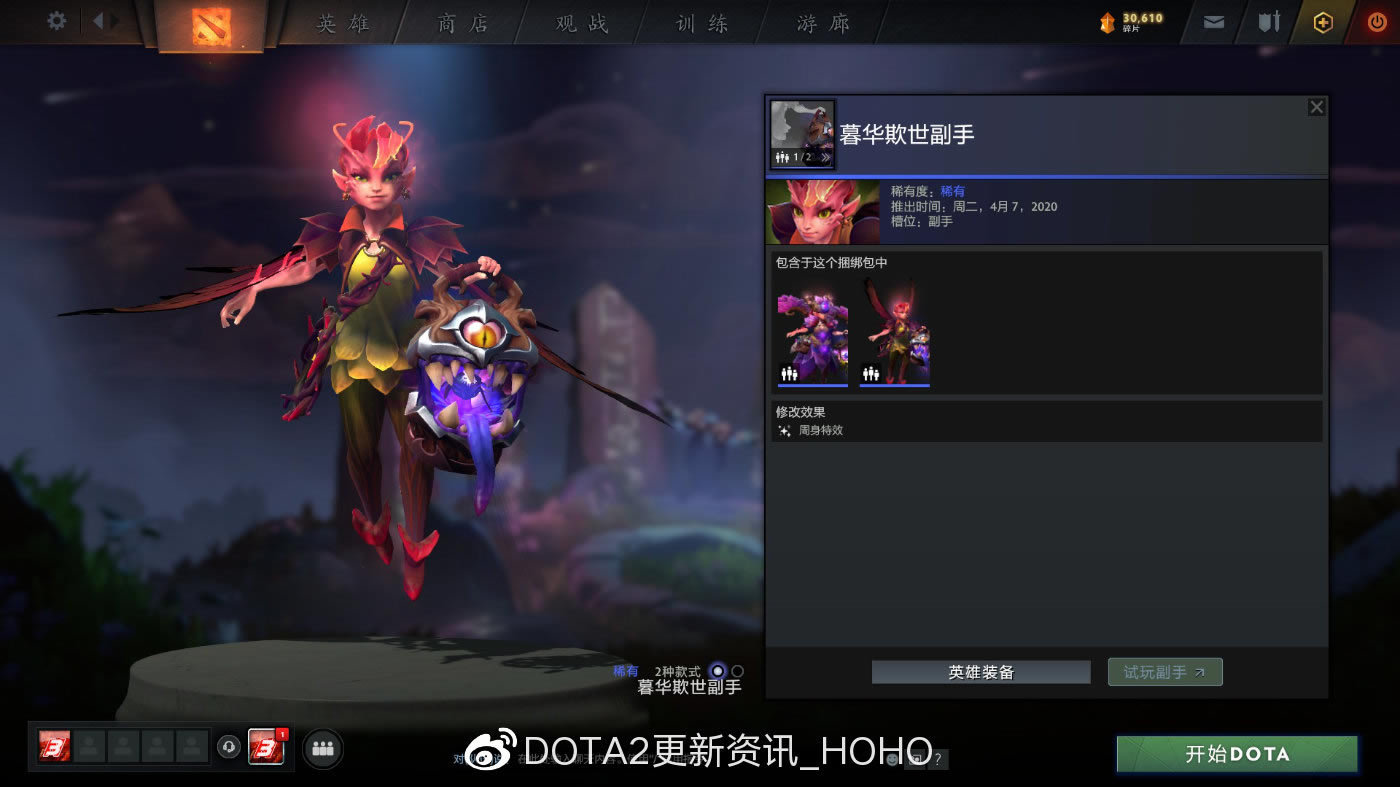Toggle the back navigation arrow

[100, 20]
